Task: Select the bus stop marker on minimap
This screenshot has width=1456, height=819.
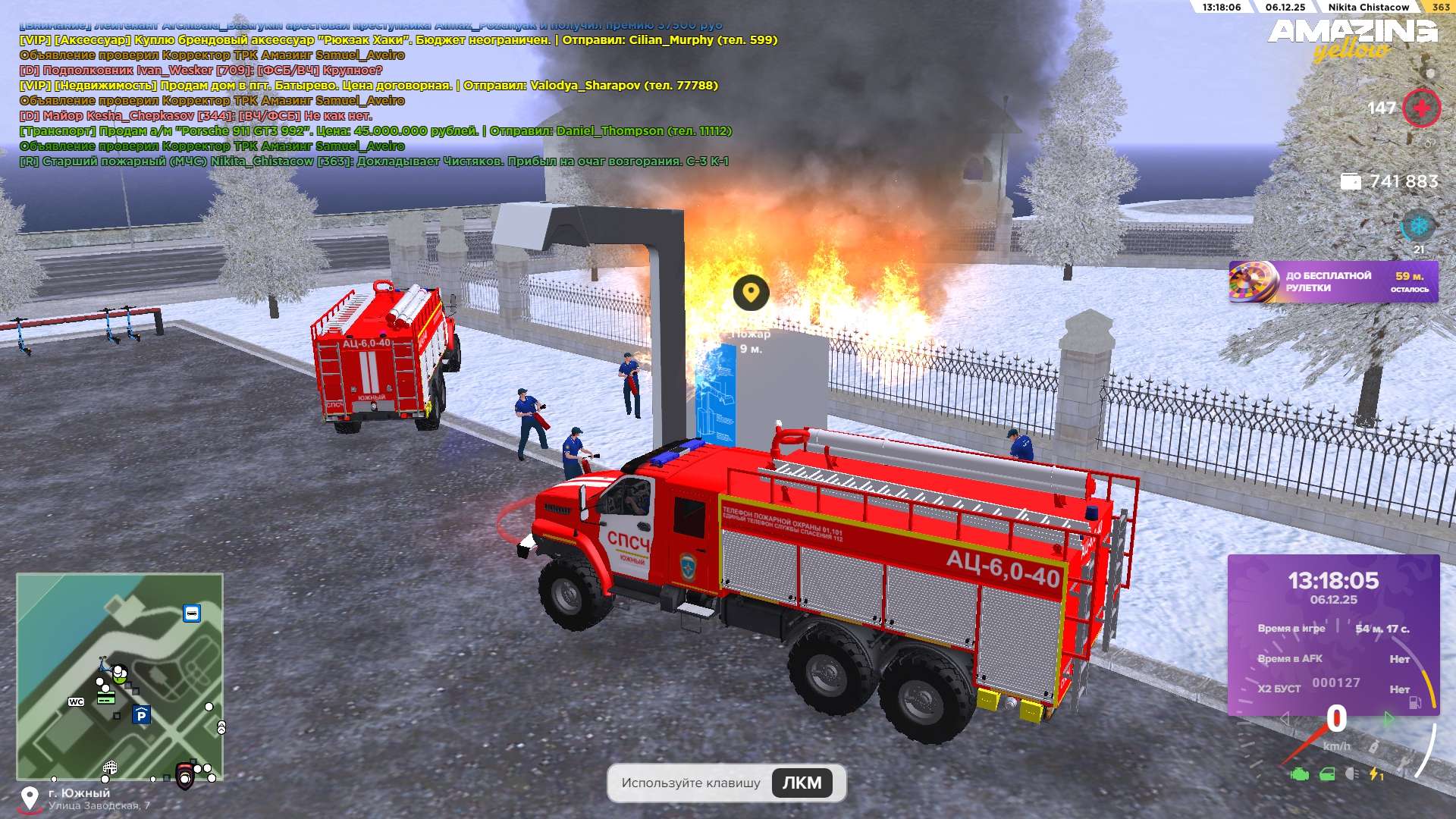Action: (x=192, y=613)
